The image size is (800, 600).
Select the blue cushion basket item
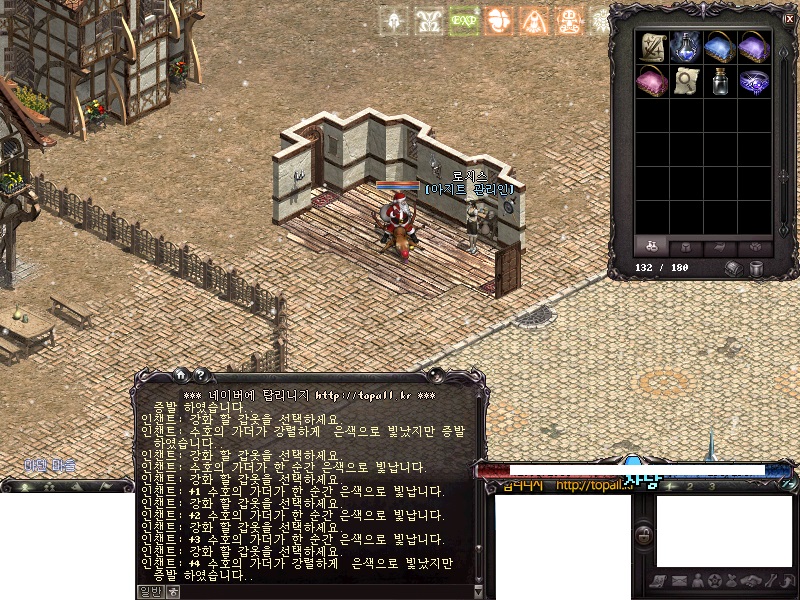click(720, 47)
